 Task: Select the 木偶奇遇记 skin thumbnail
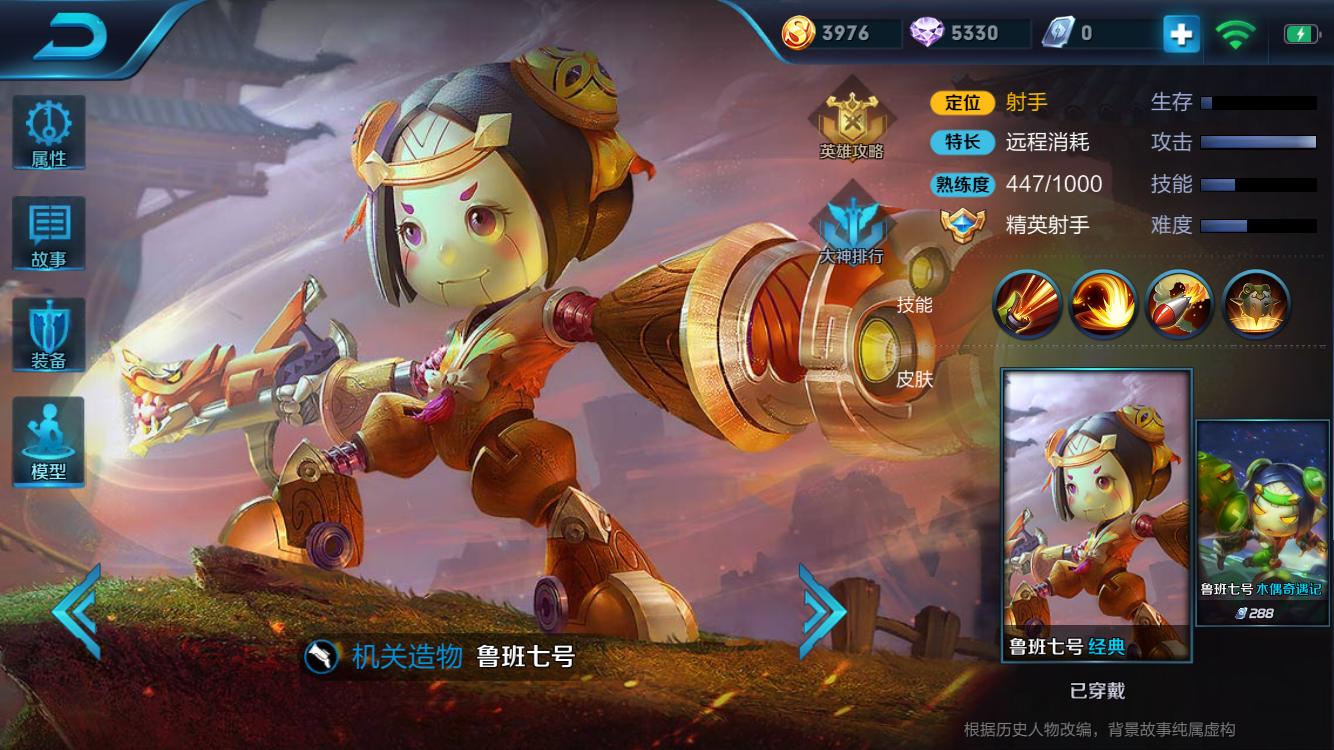(x=1260, y=520)
